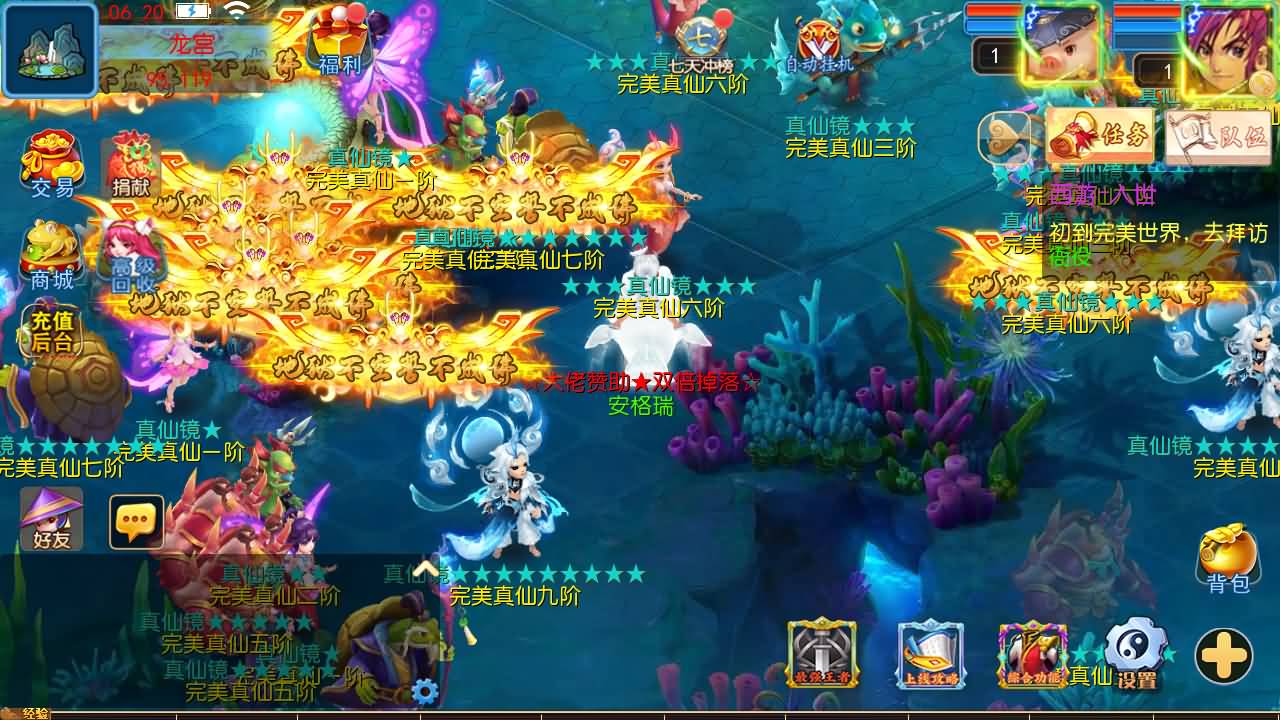Image resolution: width=1280 pixels, height=720 pixels.
Task: Open your 龙宫 player avatar portrait
Action: point(48,48)
